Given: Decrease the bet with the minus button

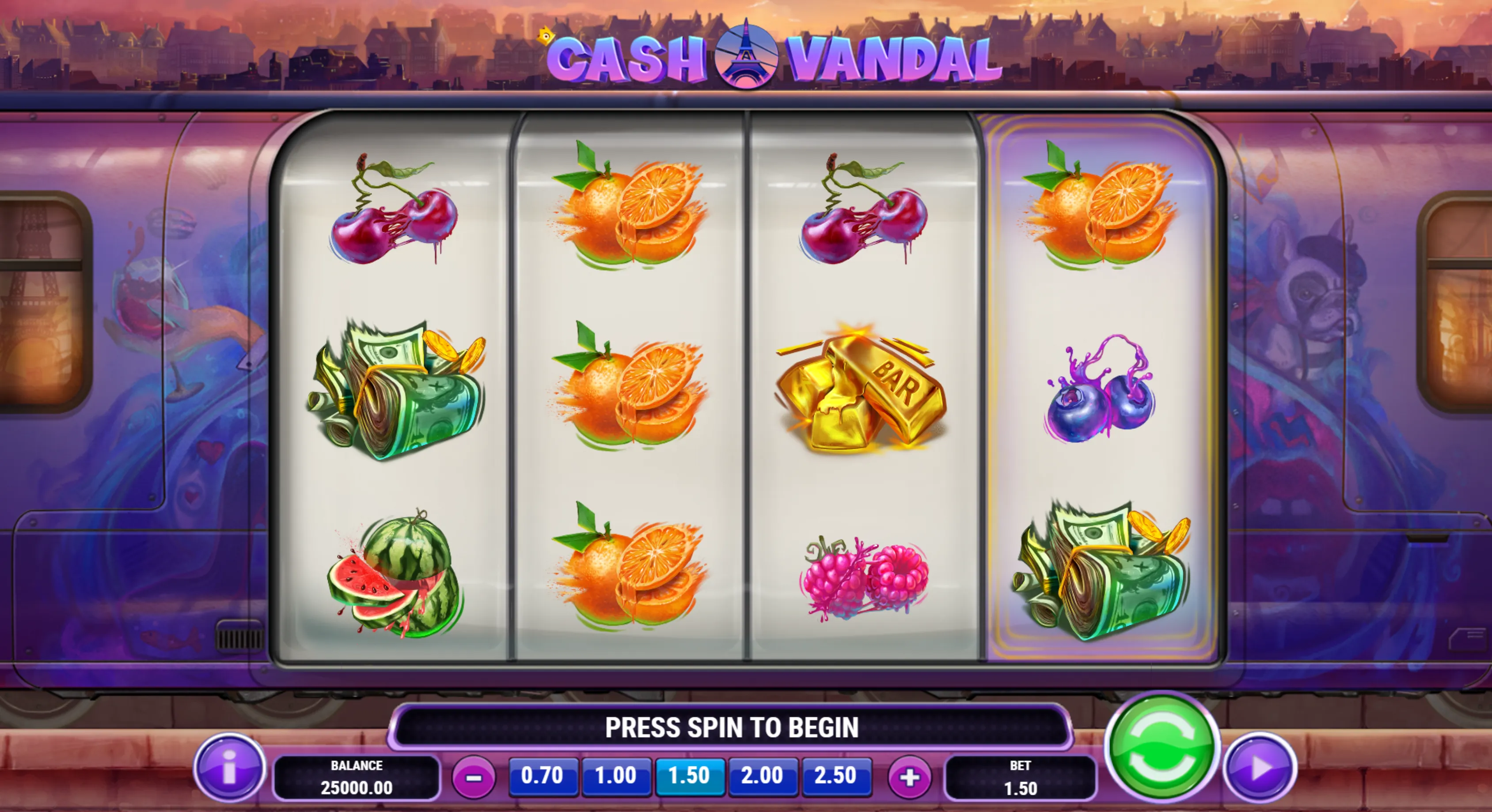Looking at the screenshot, I should click(474, 777).
